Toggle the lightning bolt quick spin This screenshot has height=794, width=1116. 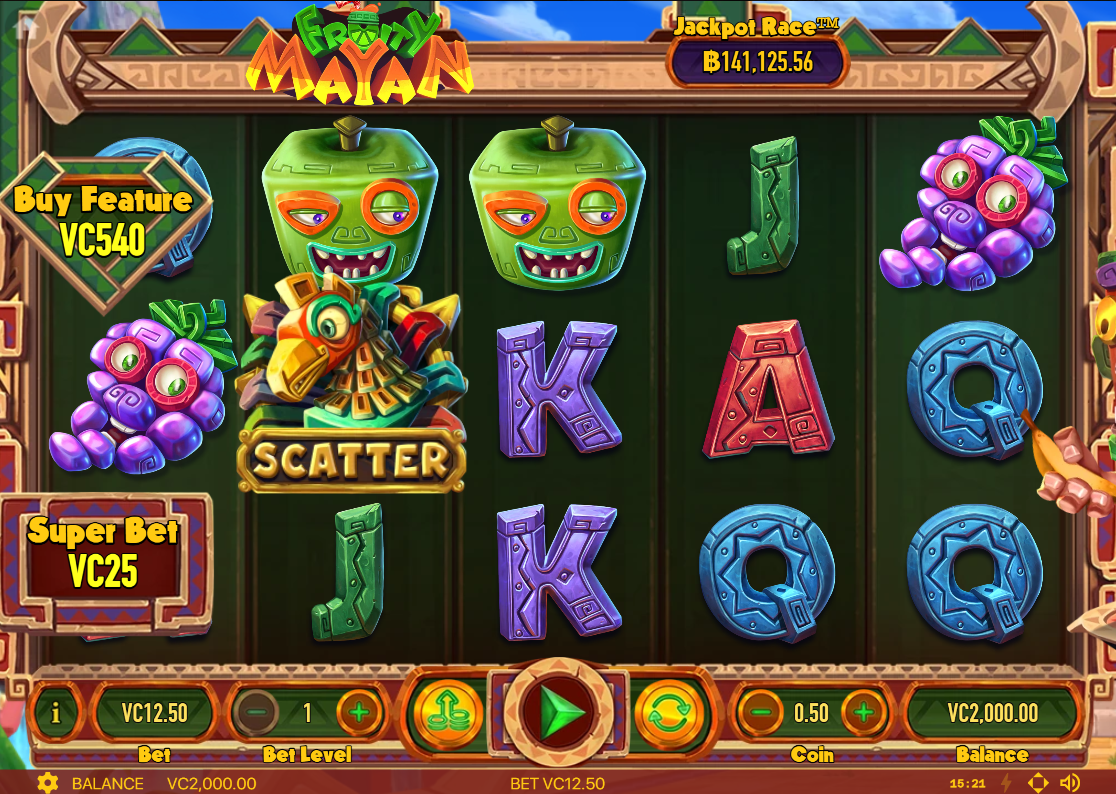coord(1006,783)
